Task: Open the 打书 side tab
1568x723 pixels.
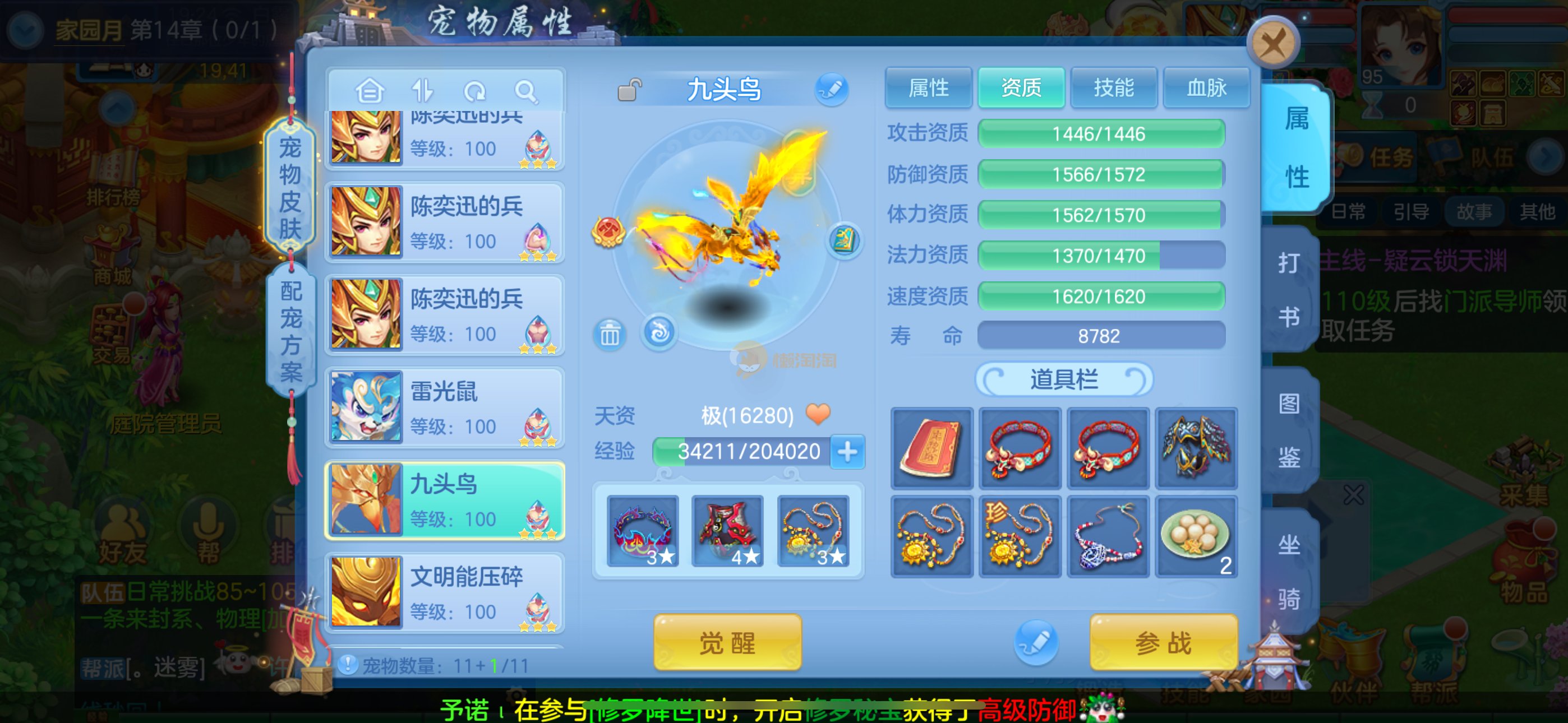Action: [1289, 289]
